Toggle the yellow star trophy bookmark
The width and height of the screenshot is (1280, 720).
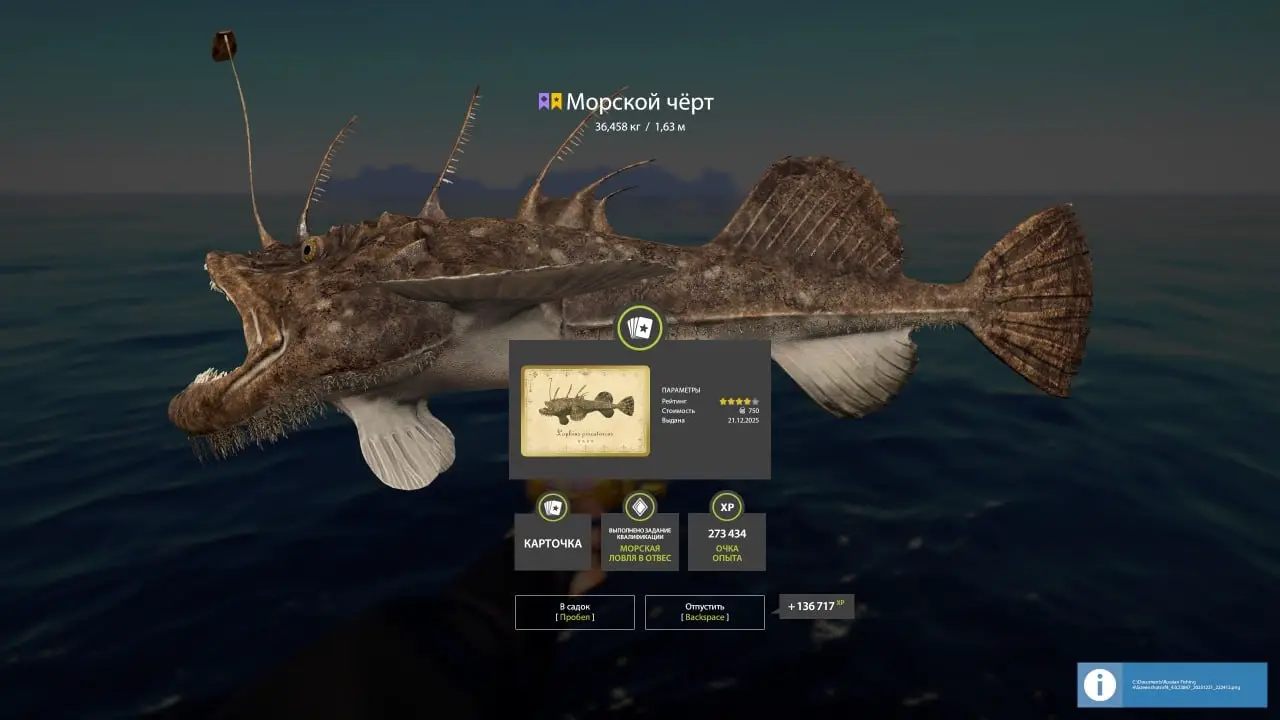coord(557,101)
